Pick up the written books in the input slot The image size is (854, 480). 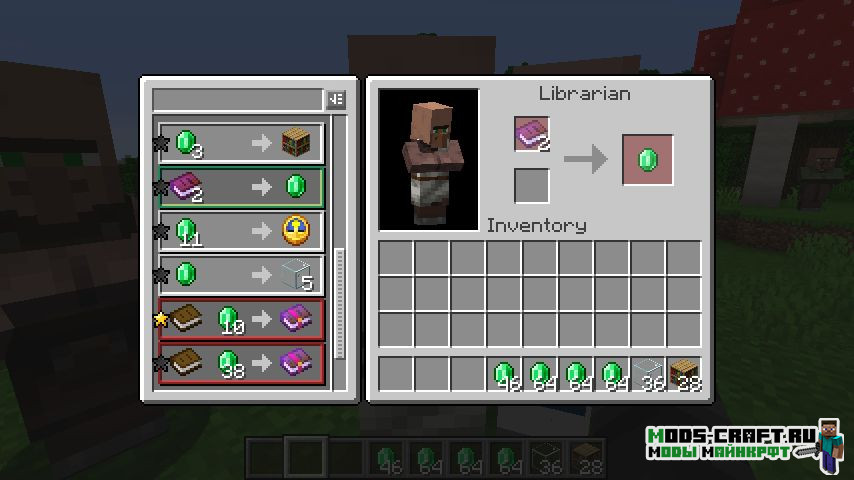point(532,135)
